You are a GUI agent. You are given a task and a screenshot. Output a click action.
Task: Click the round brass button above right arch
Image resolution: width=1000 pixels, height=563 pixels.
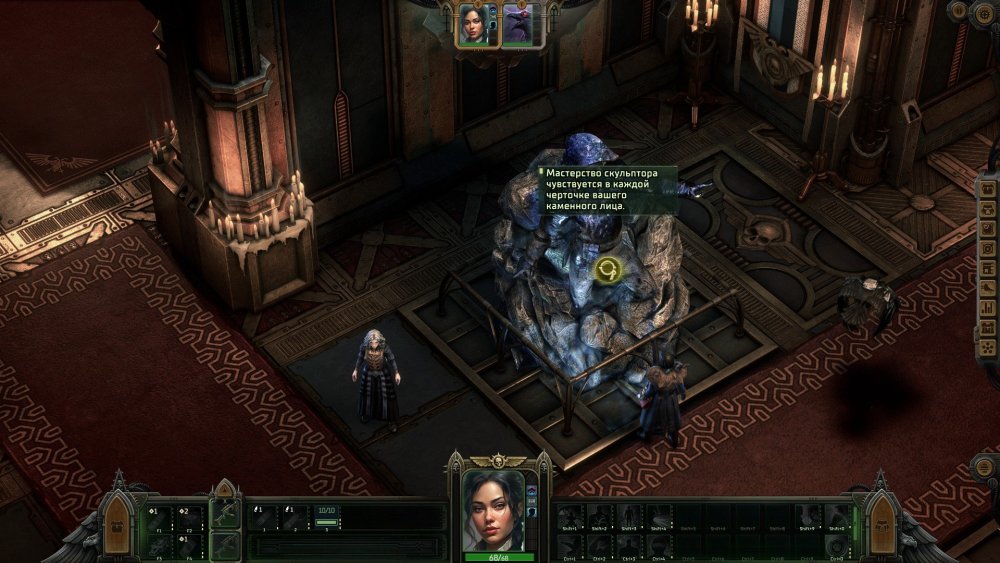984,468
